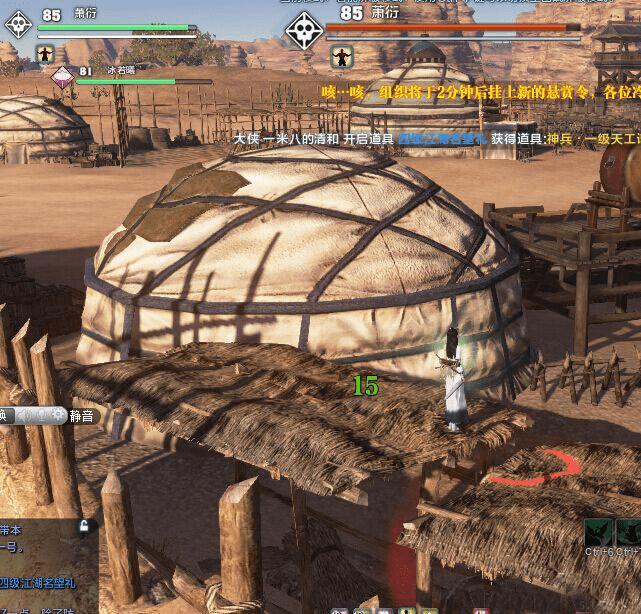
Task: Select the target's skull portrait emblem
Action: 303,30
